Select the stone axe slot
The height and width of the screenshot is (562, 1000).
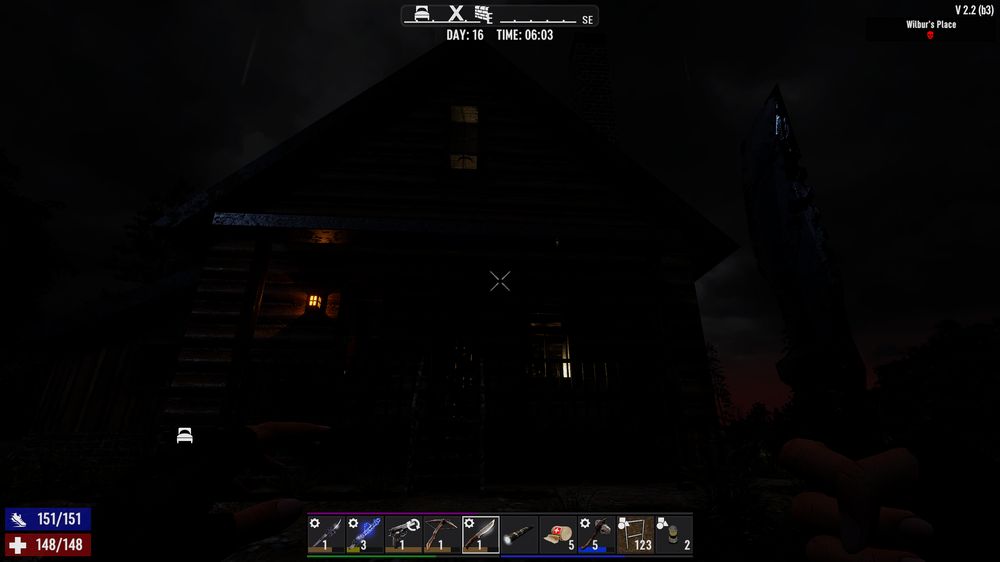coord(597,534)
